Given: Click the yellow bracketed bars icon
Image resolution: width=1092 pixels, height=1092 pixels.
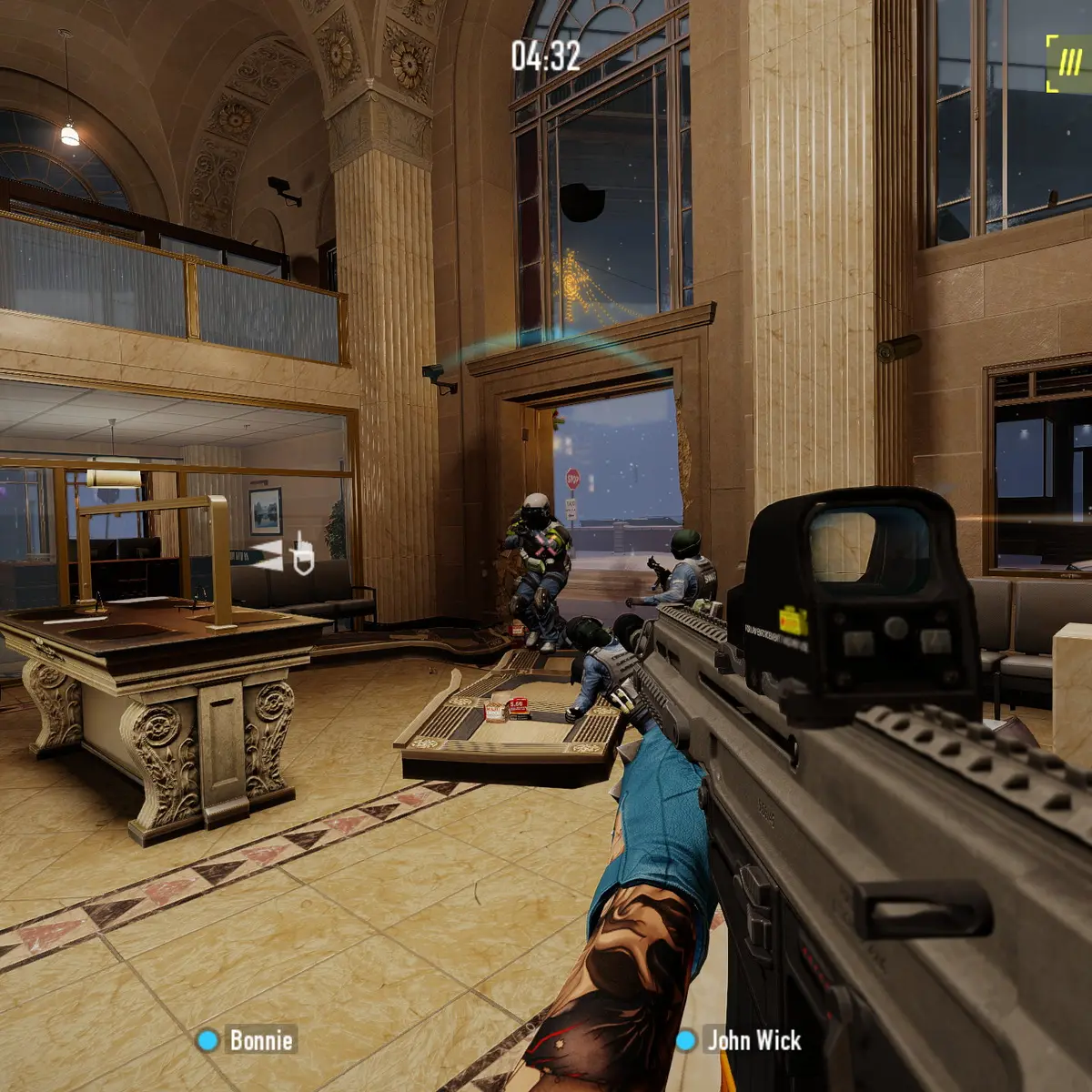Looking at the screenshot, I should click(x=1068, y=63).
